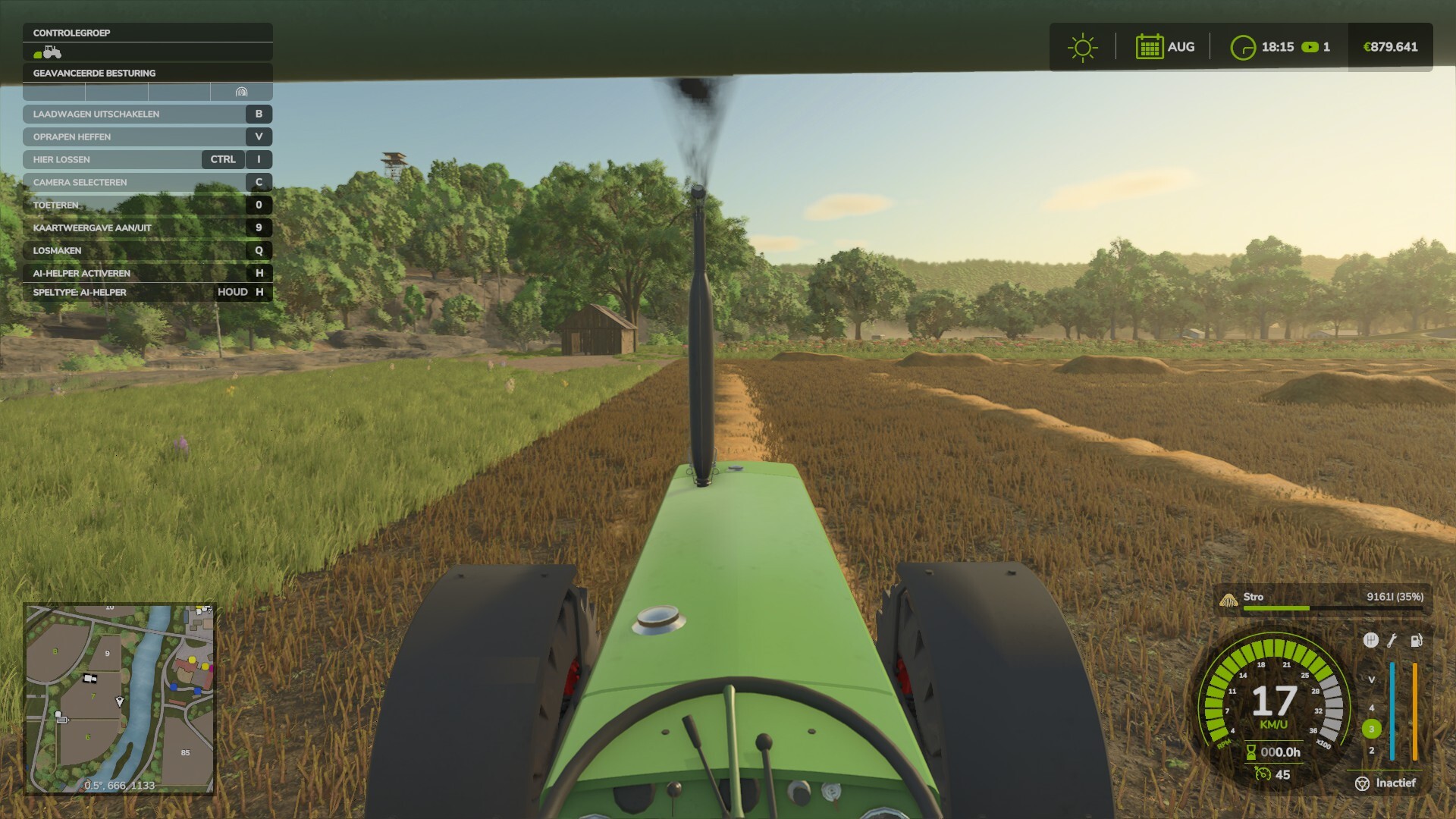Click the wrench damage icon
The image size is (1456, 819).
click(1392, 640)
